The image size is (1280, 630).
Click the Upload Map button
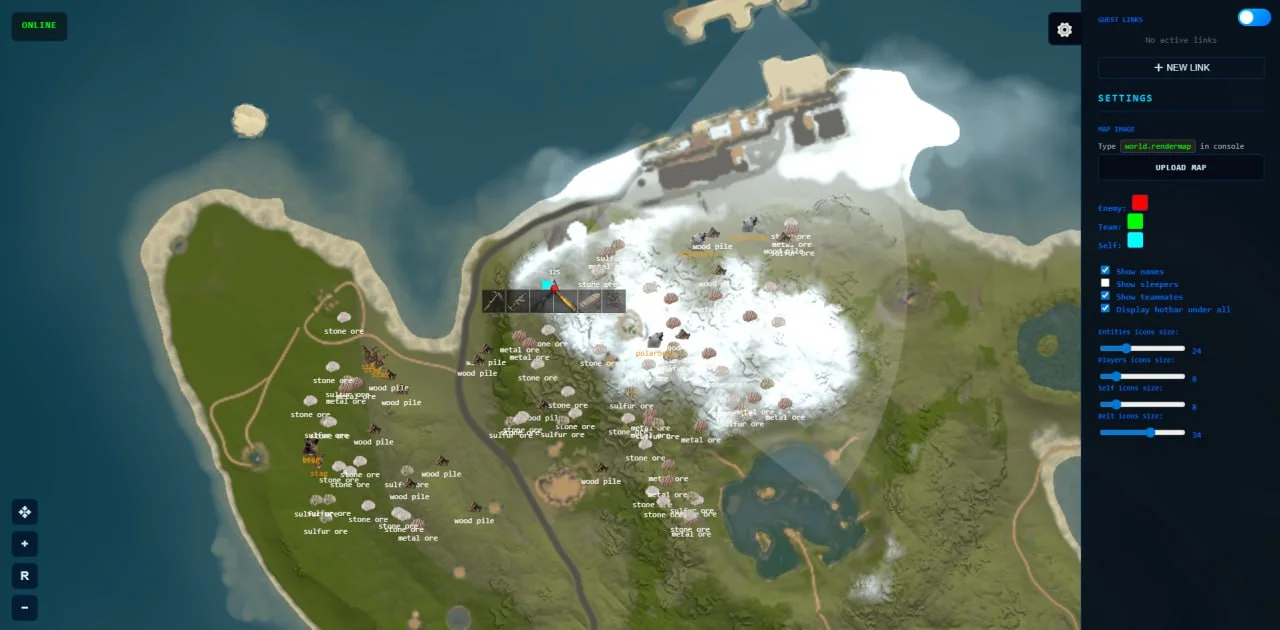click(x=1181, y=167)
